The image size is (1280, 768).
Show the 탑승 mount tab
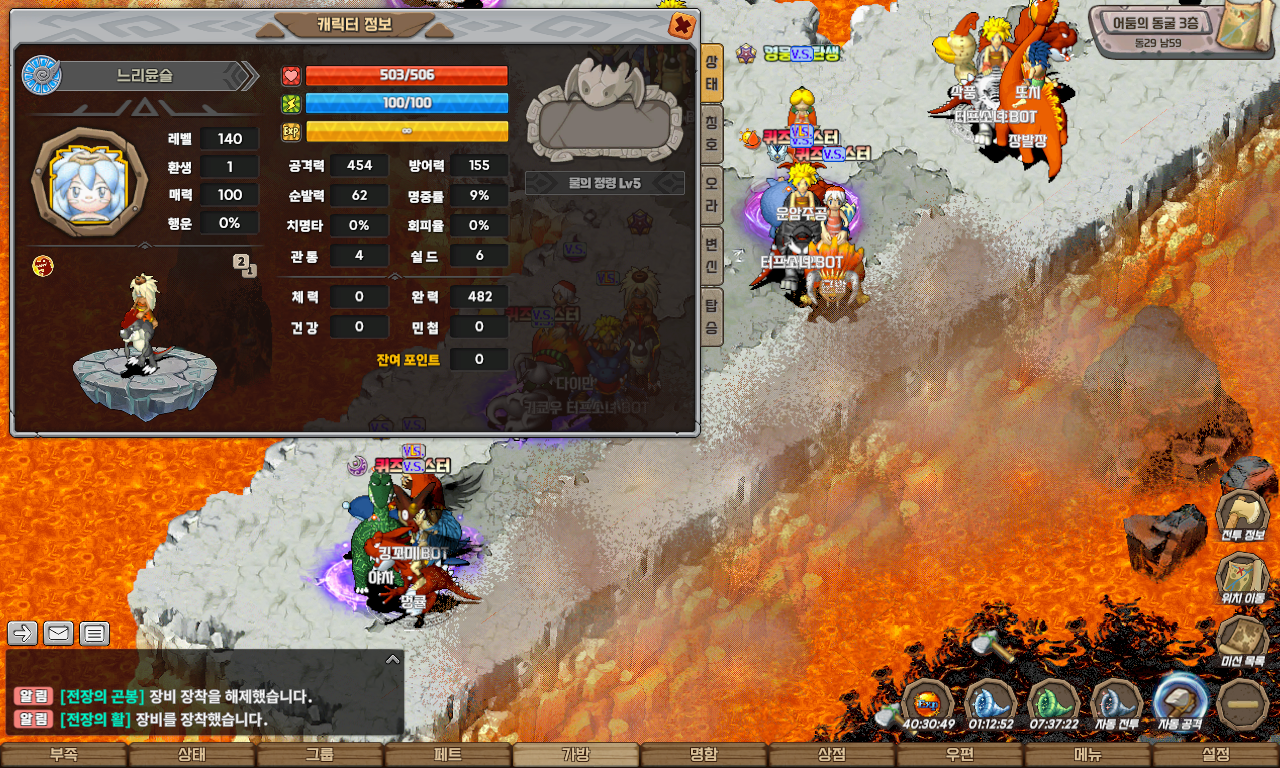tap(711, 316)
